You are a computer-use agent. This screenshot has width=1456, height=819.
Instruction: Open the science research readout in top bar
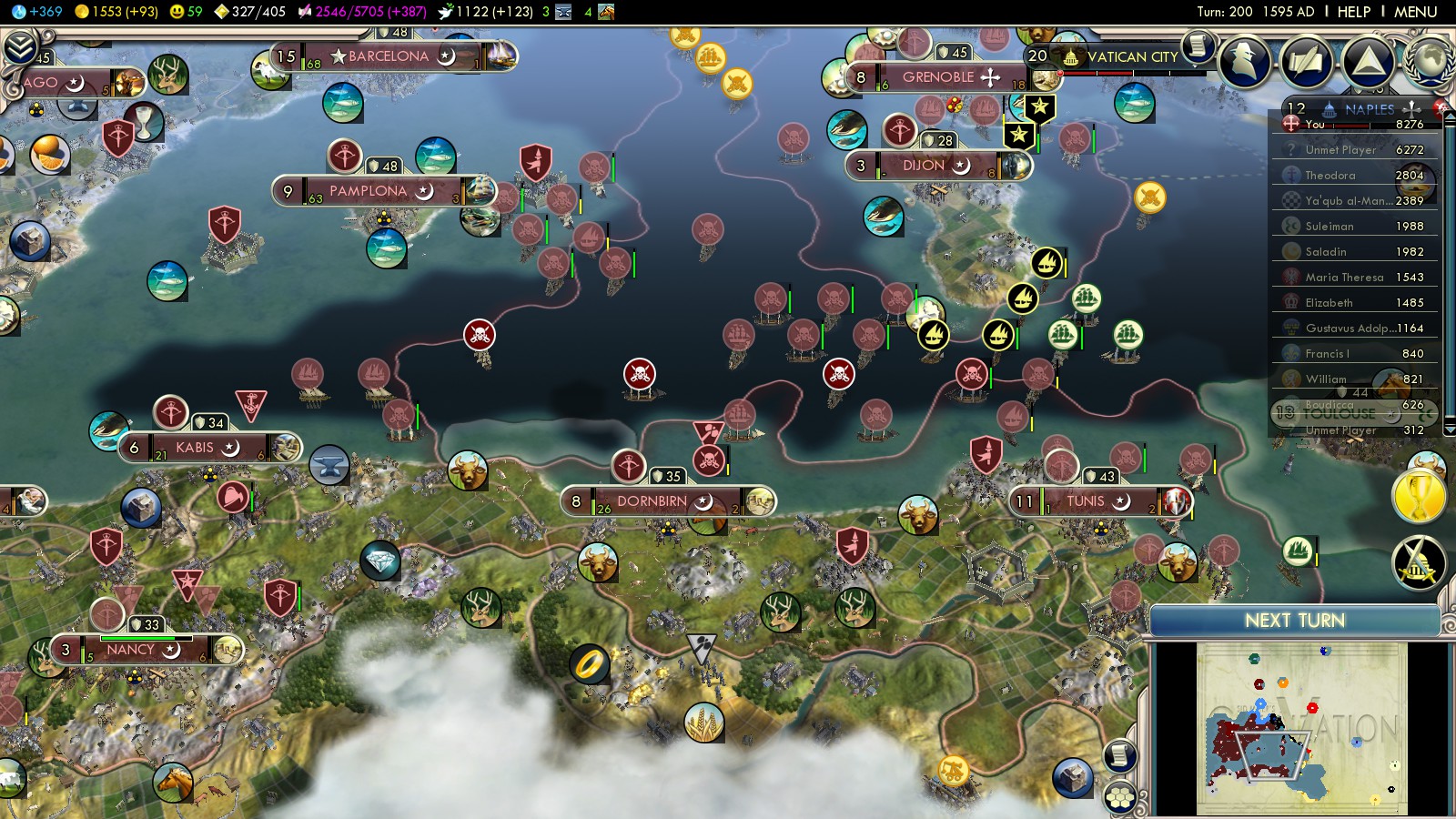click(38, 12)
